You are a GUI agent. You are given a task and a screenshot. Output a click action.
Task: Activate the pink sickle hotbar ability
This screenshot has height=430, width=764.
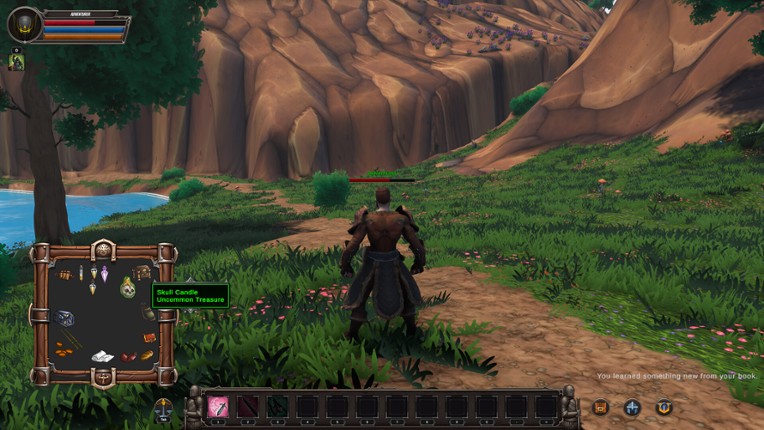[x=217, y=406]
